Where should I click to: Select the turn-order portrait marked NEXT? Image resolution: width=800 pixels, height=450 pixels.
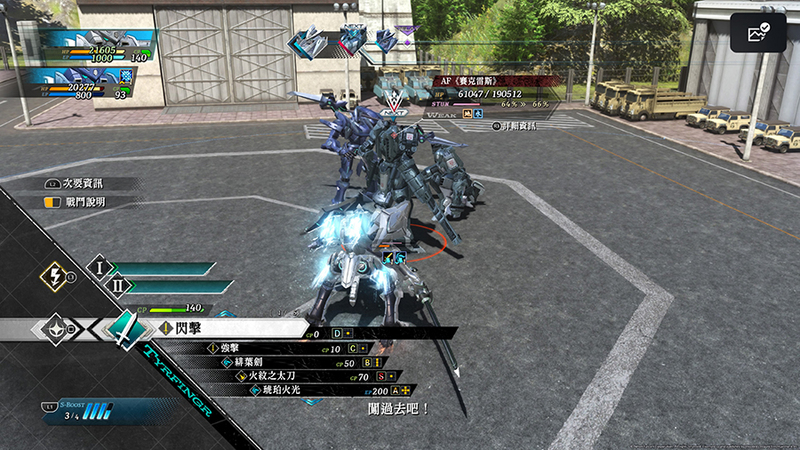tap(351, 41)
